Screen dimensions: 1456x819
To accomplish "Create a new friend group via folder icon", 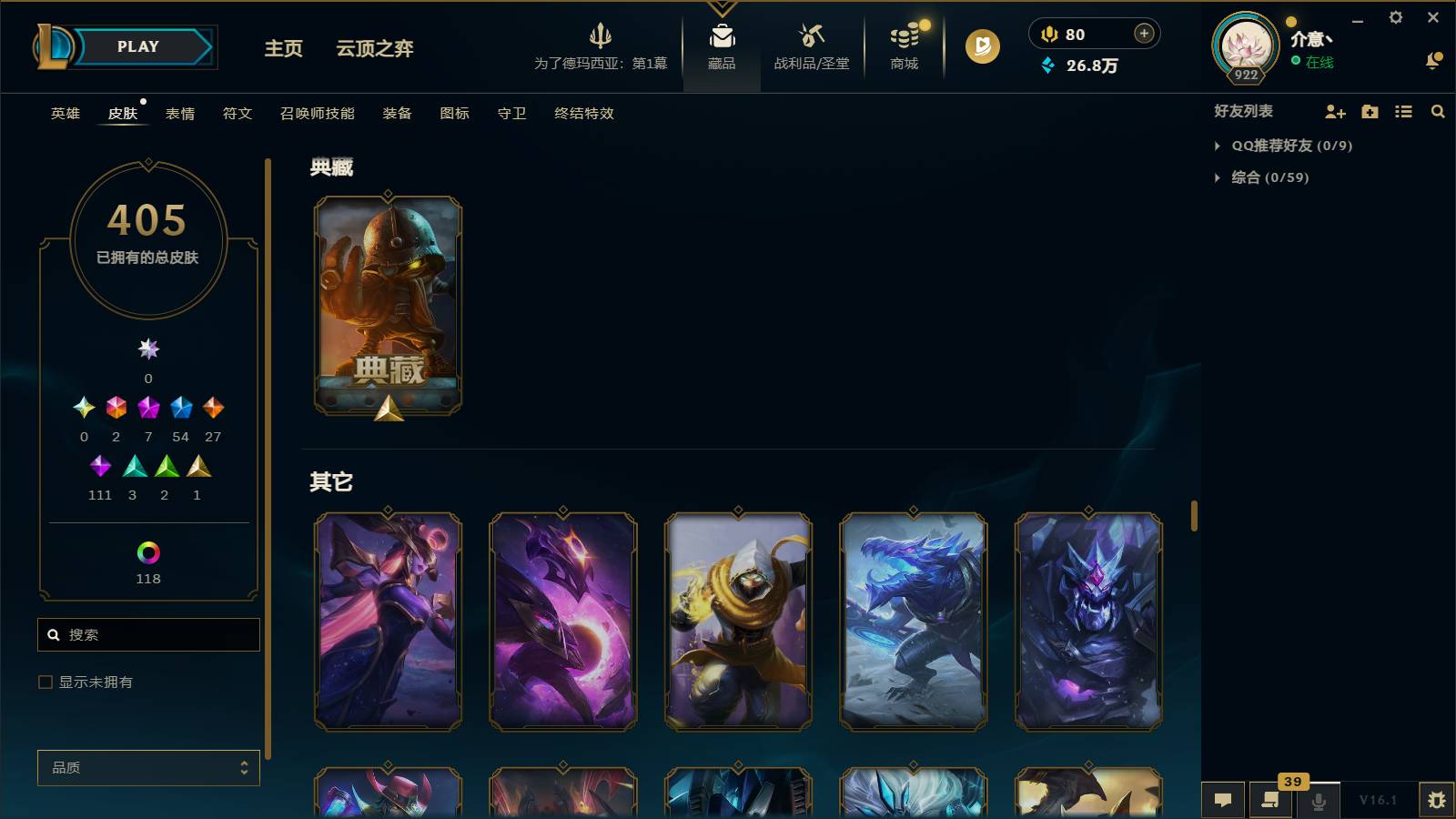I will 1369,112.
